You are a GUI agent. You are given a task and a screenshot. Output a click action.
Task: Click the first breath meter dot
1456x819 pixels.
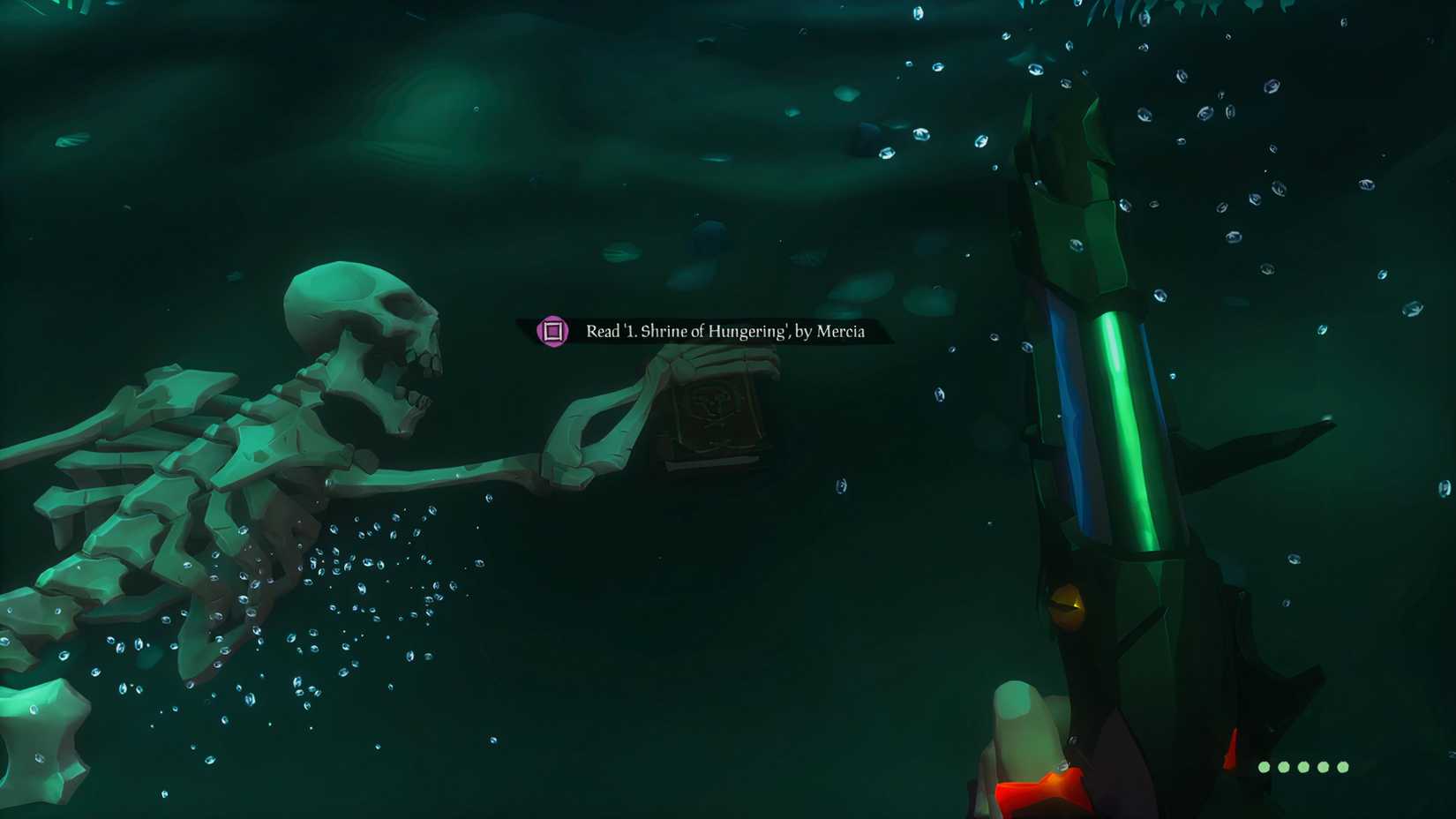click(1264, 767)
